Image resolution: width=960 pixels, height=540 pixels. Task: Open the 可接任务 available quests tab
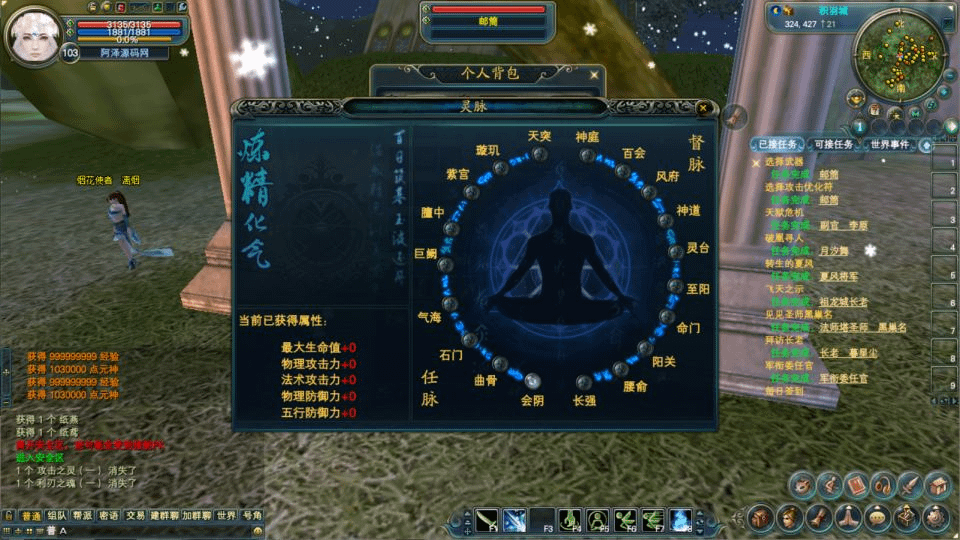[x=830, y=145]
